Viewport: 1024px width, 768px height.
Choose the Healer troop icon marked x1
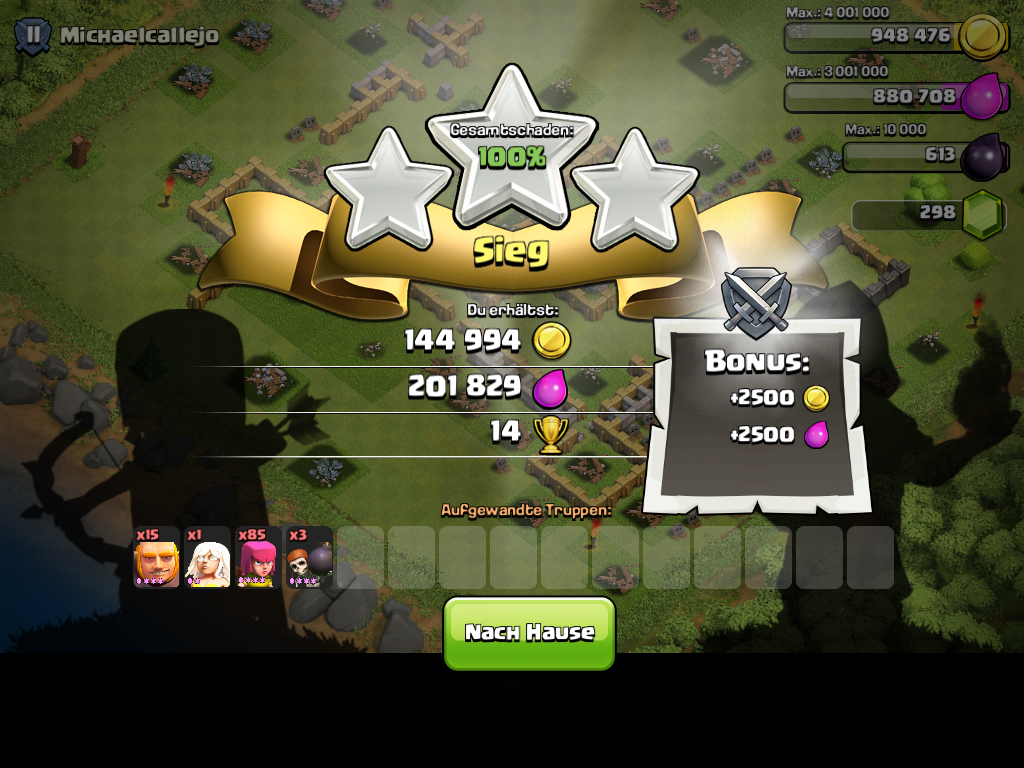coord(208,558)
